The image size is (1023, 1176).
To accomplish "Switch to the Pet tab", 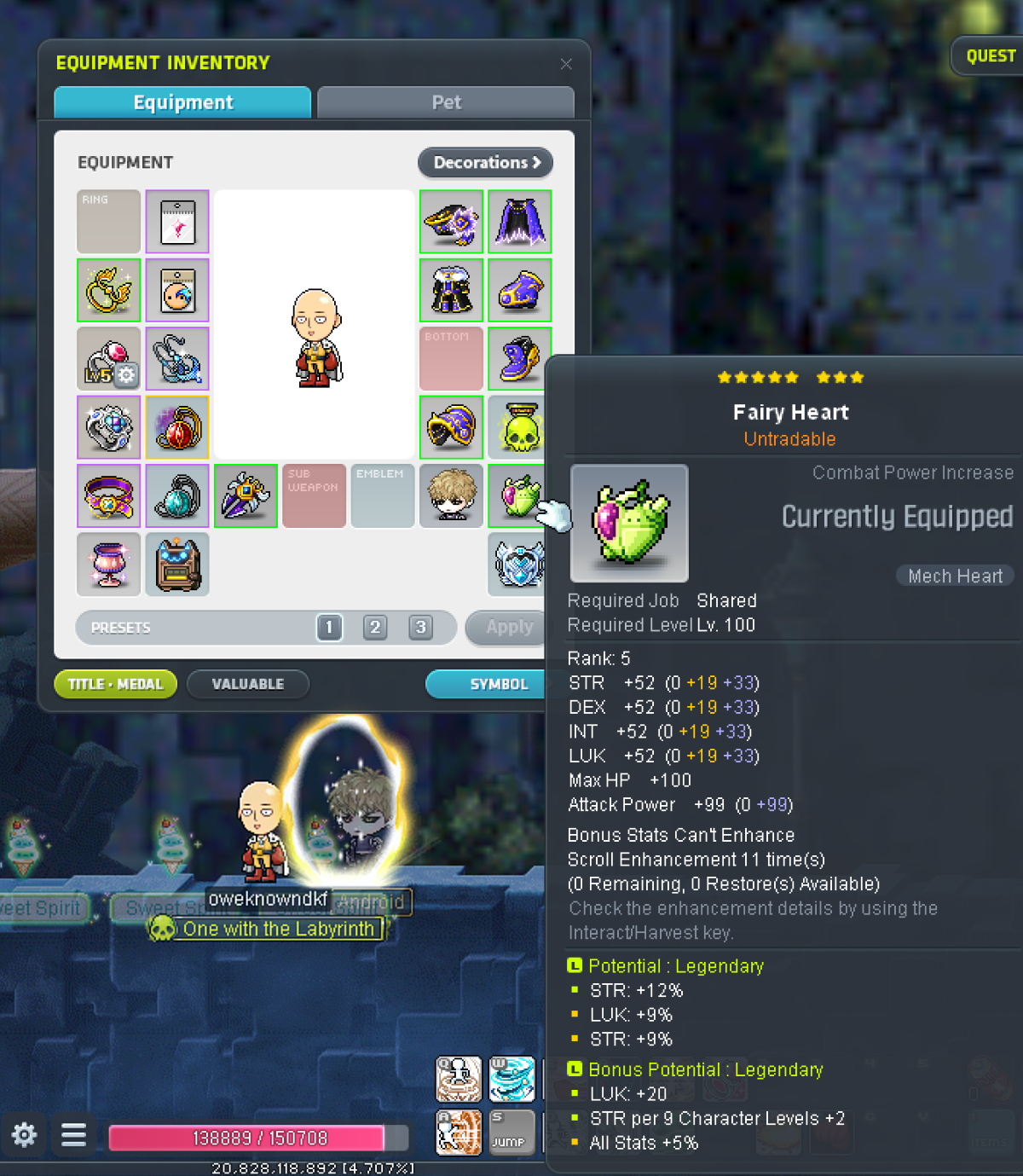I will [x=446, y=102].
